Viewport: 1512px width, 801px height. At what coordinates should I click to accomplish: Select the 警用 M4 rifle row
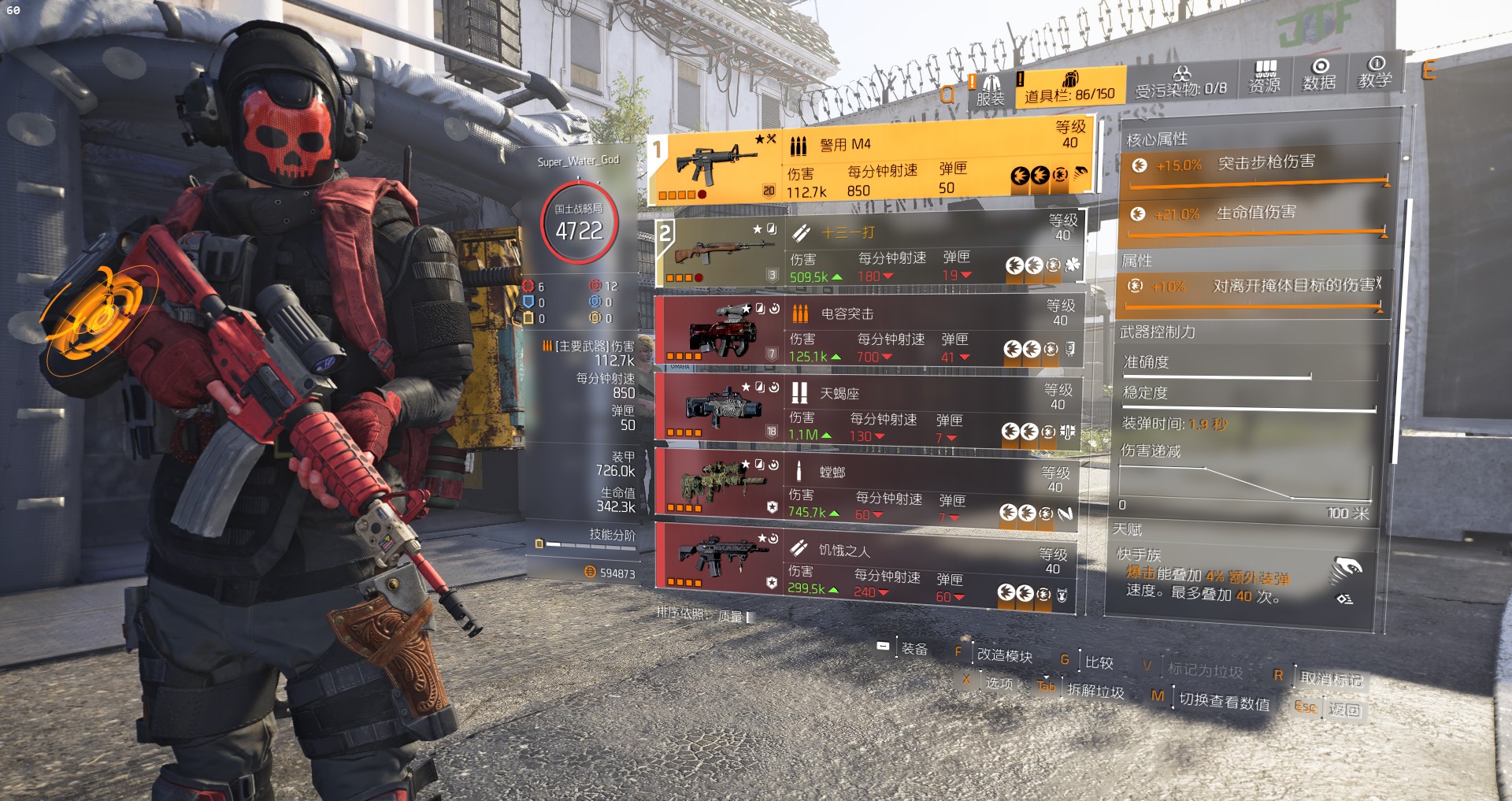[870, 163]
